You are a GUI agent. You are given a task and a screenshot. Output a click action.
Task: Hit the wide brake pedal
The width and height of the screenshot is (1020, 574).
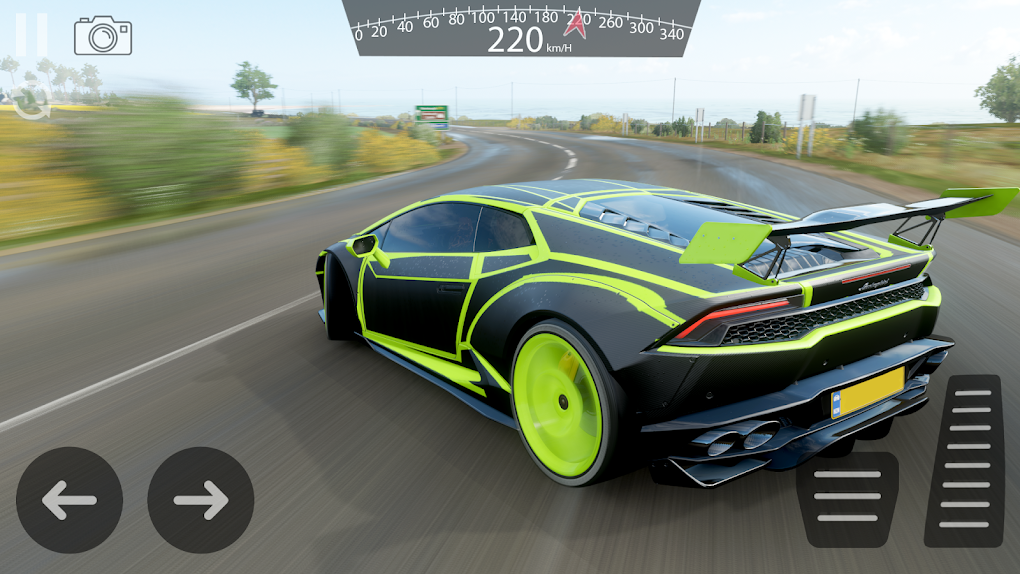click(x=847, y=499)
